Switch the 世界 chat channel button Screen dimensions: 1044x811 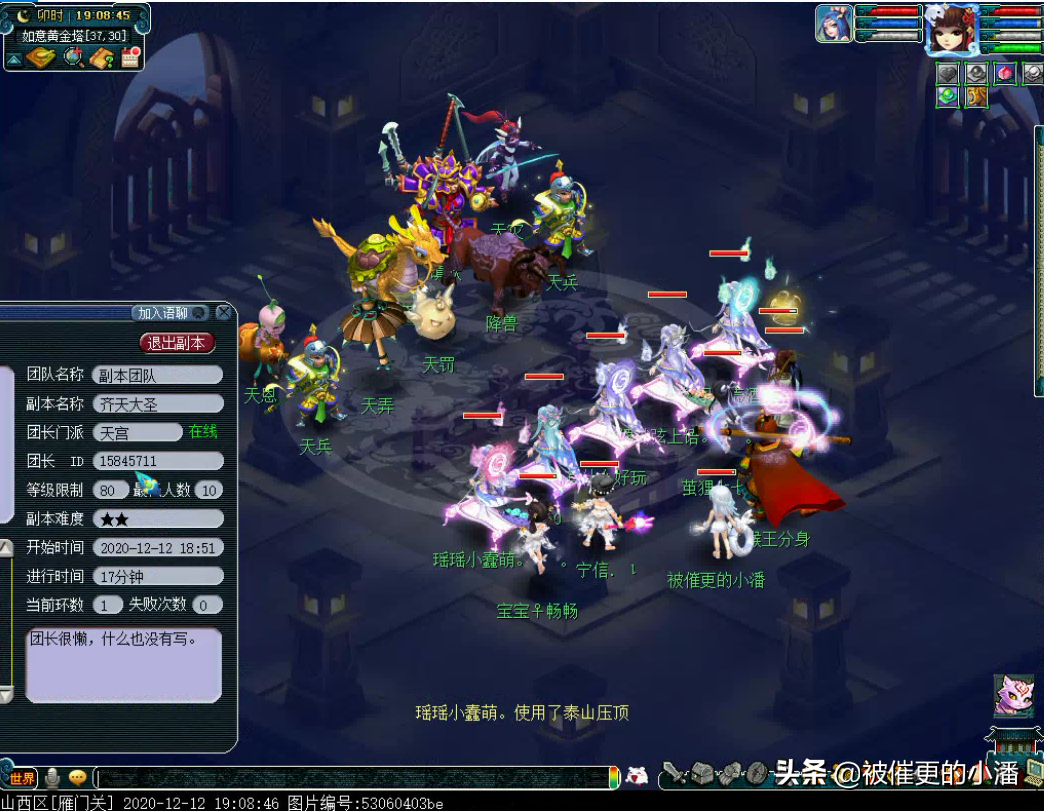[x=21, y=778]
